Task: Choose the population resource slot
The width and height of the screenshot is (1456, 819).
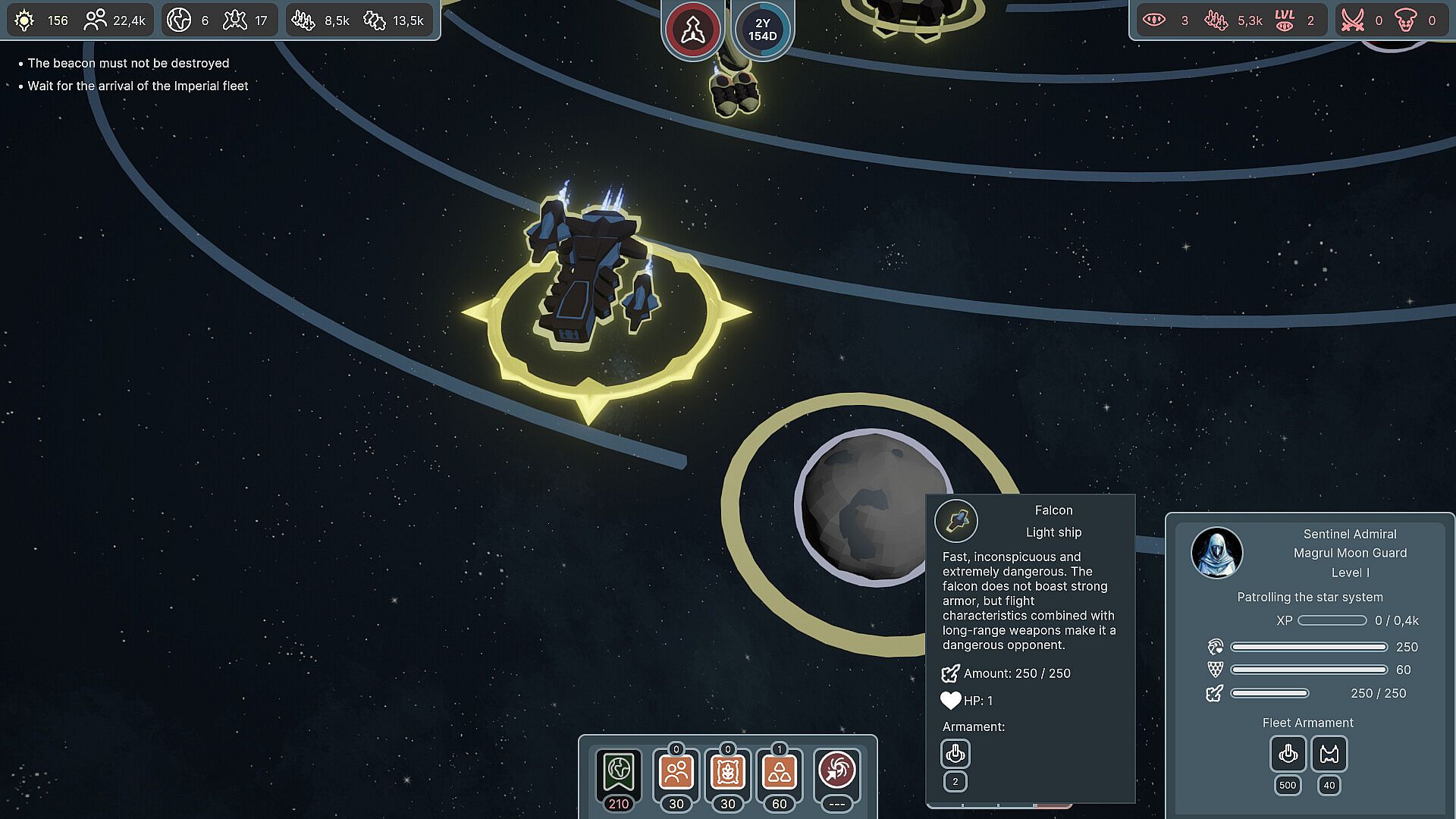Action: (x=676, y=772)
